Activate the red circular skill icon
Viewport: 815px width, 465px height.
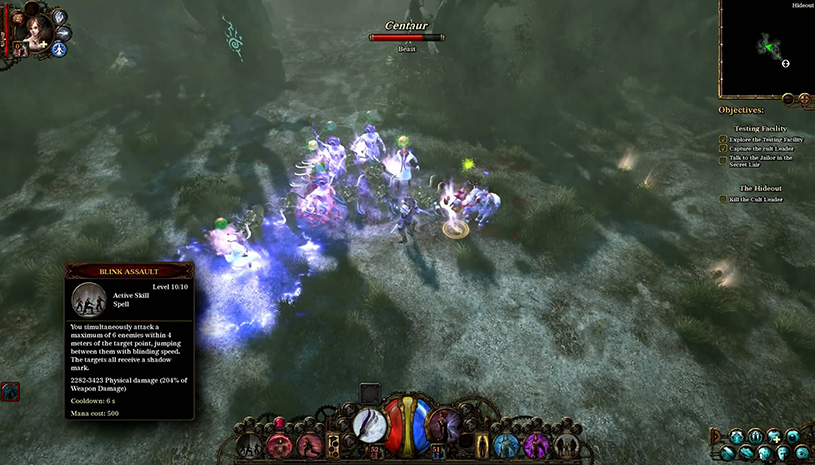(279, 445)
